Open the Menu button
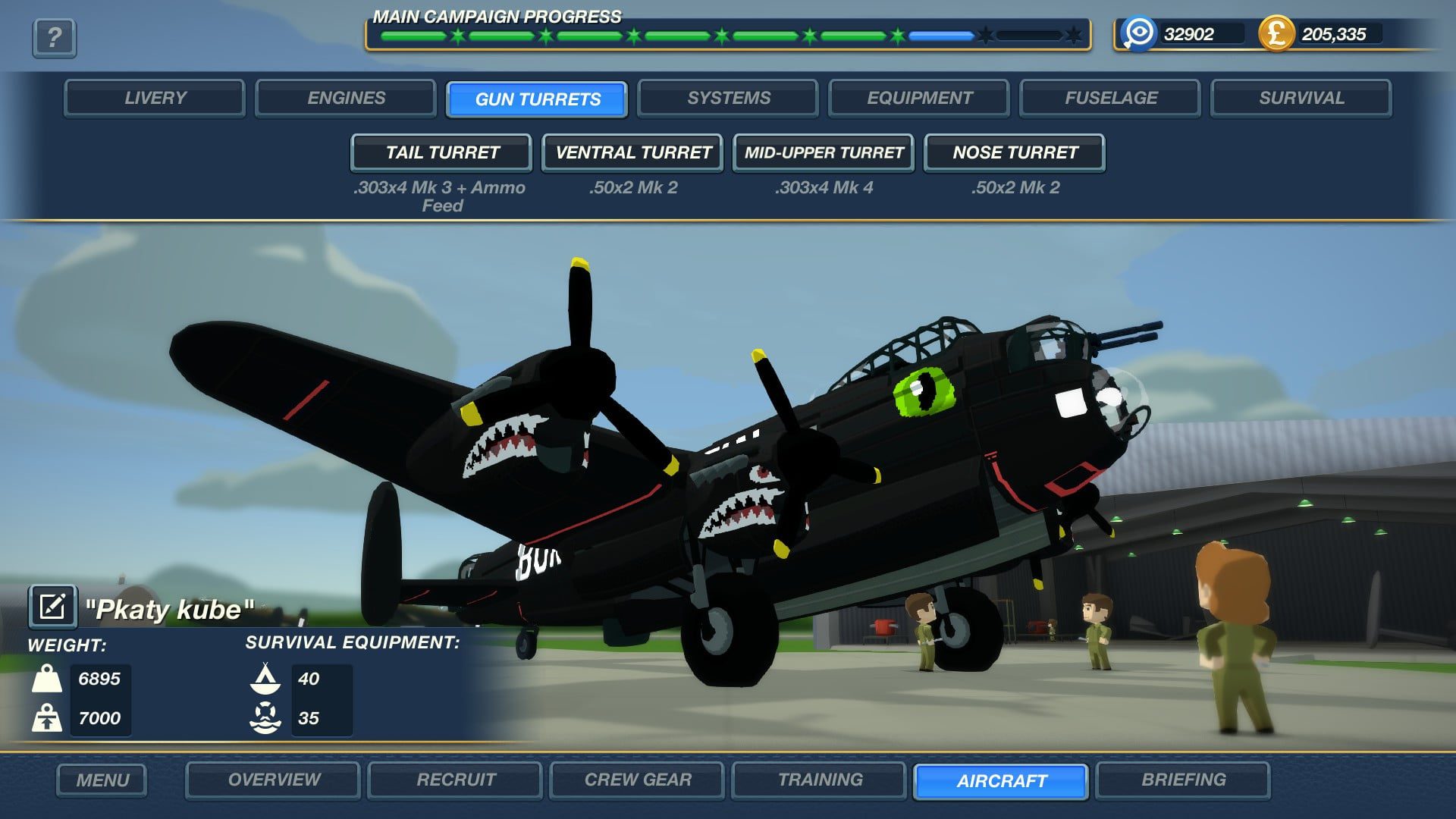 tap(102, 780)
